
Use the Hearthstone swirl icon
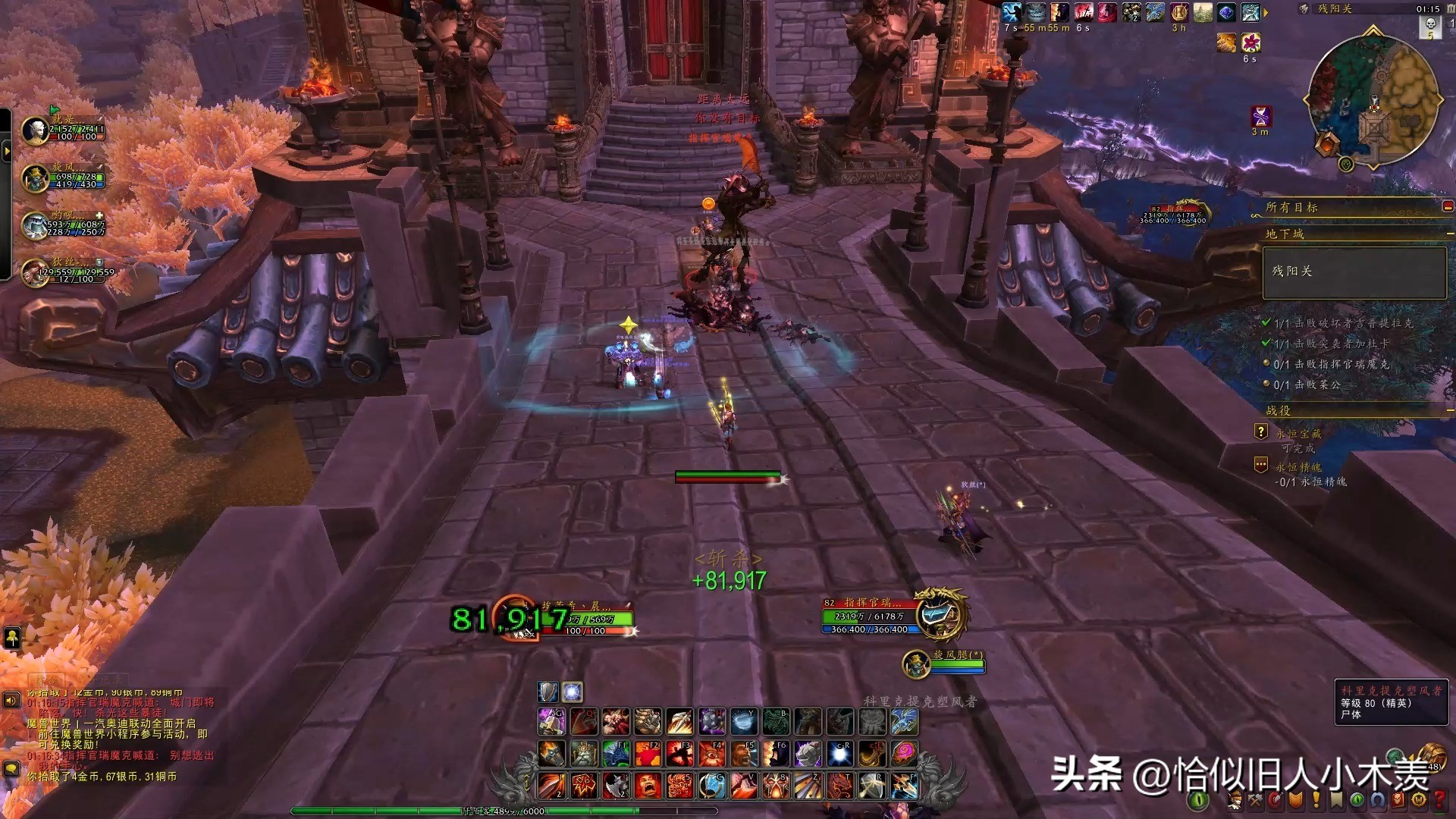pos(904,754)
